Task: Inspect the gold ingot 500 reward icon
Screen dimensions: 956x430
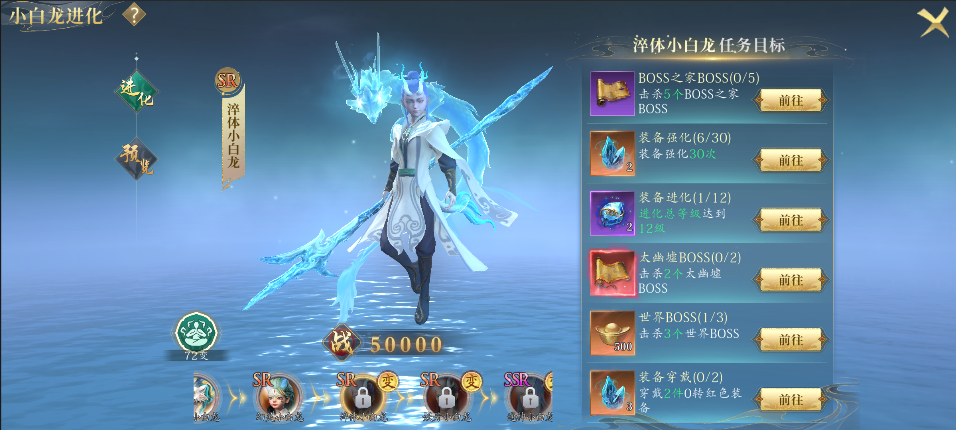Action: [x=612, y=334]
